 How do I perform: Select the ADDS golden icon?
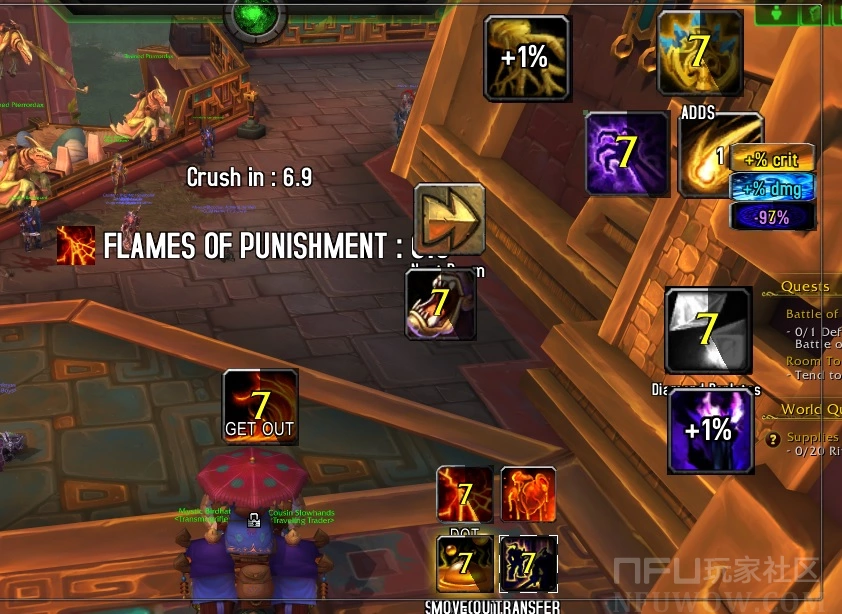tap(700, 51)
